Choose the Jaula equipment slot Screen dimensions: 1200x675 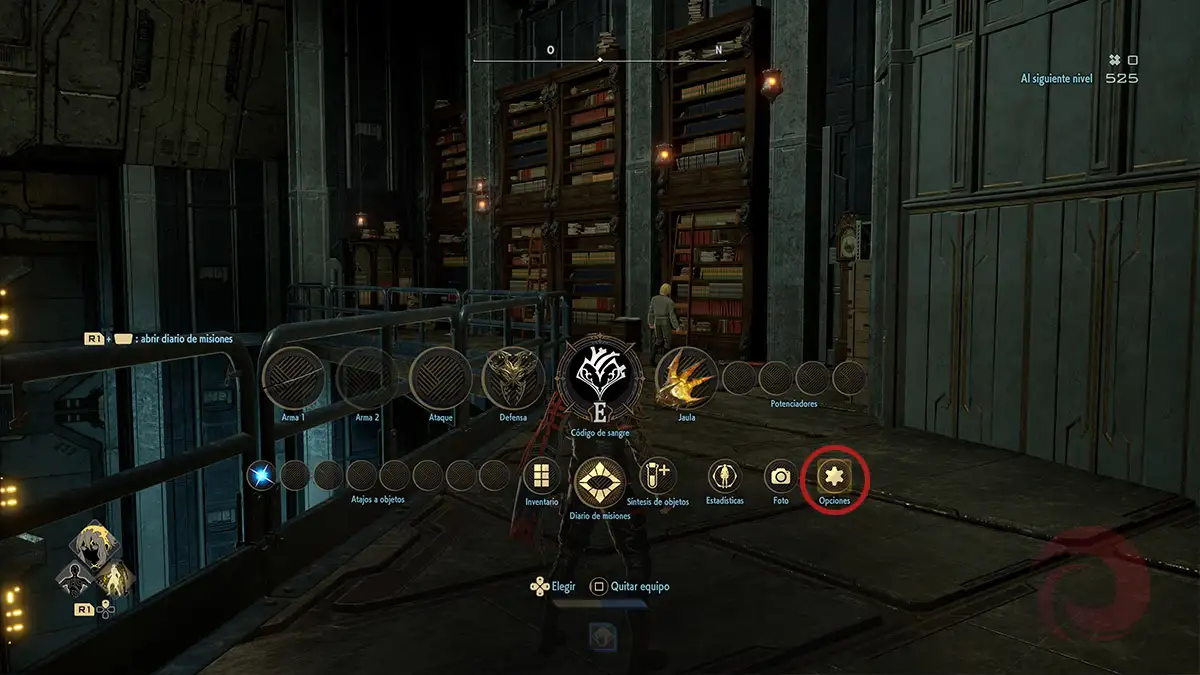(686, 378)
